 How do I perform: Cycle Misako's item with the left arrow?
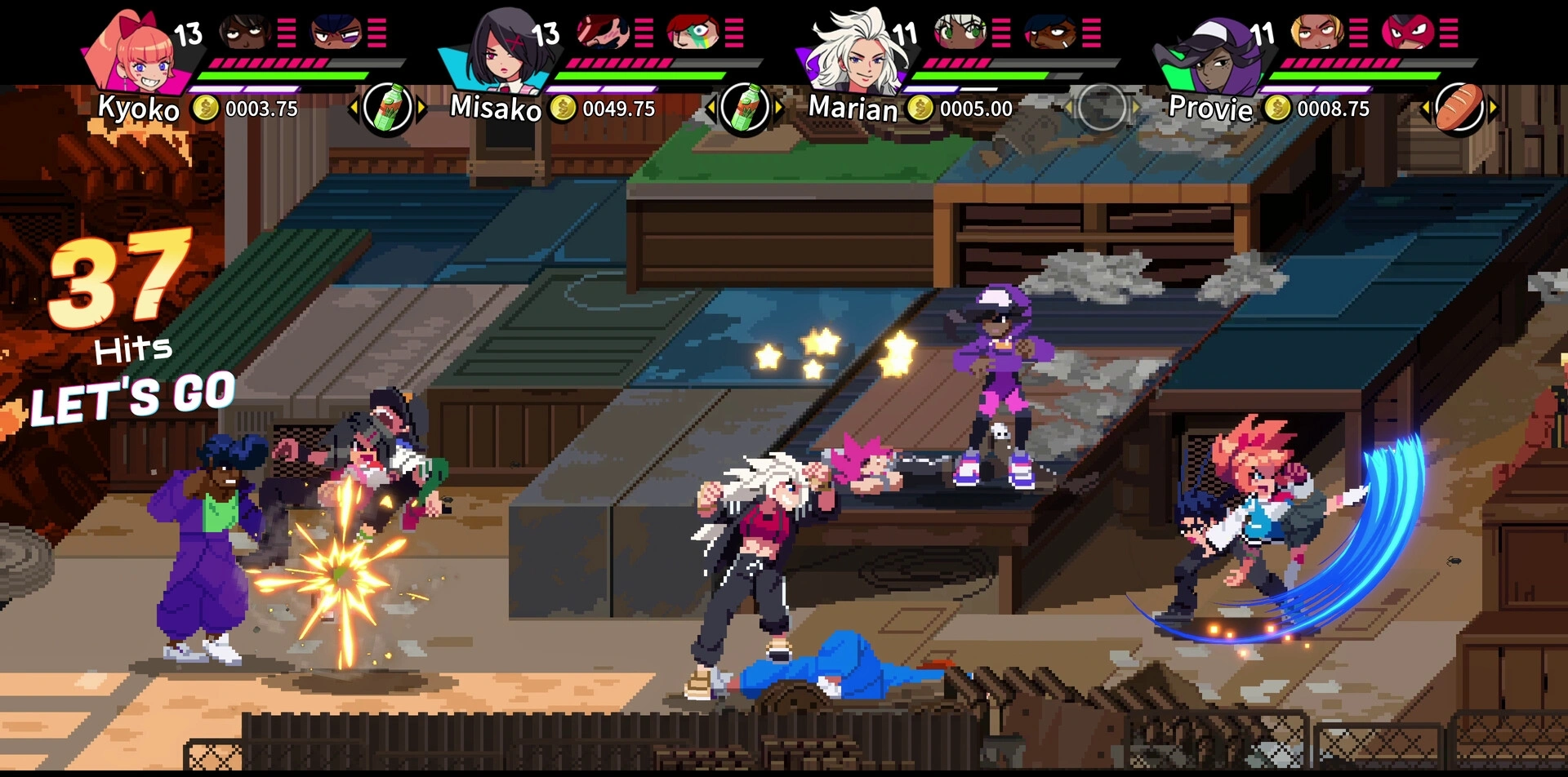click(710, 107)
